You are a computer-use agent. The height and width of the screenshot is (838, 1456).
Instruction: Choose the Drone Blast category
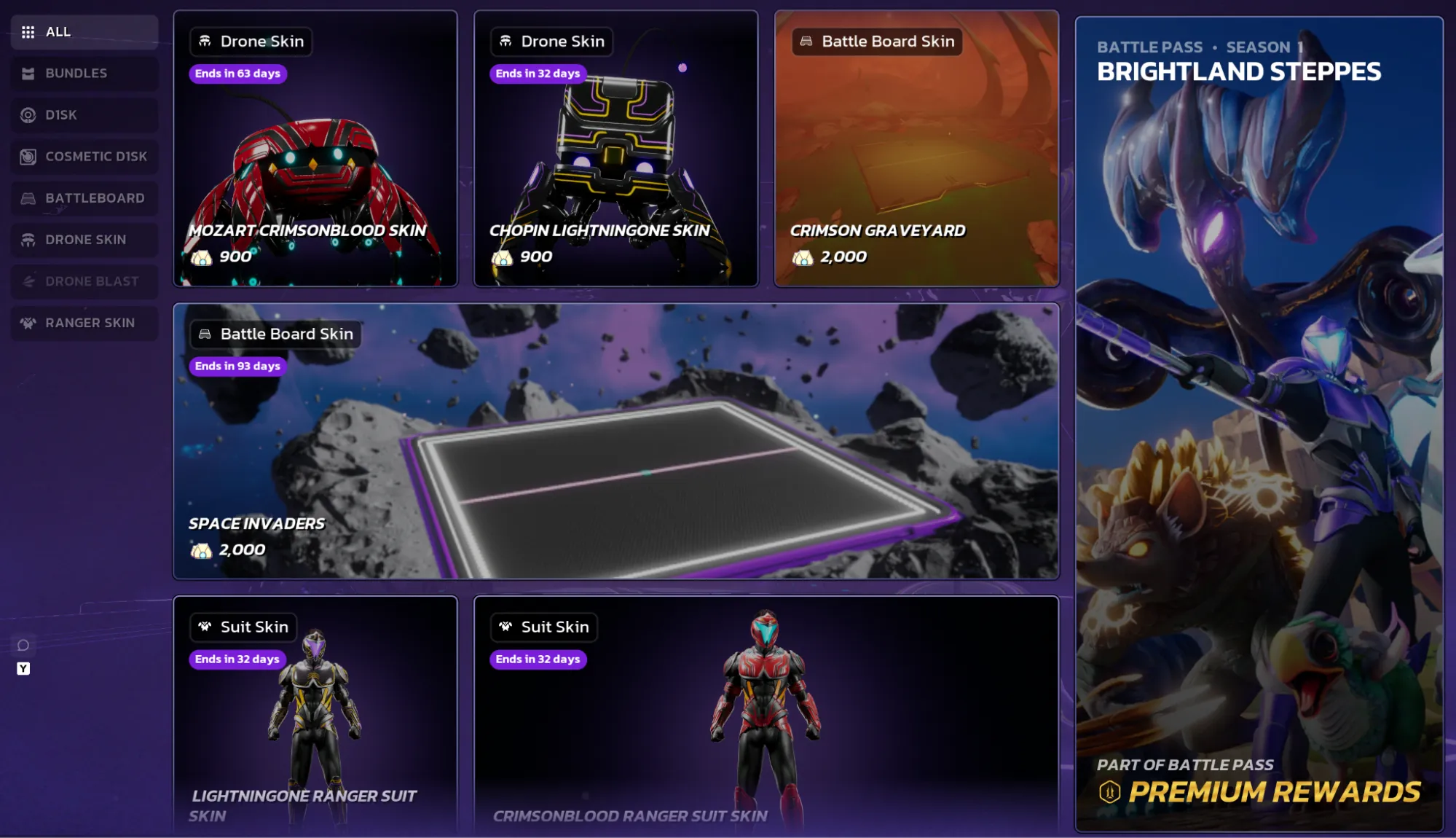(x=84, y=281)
